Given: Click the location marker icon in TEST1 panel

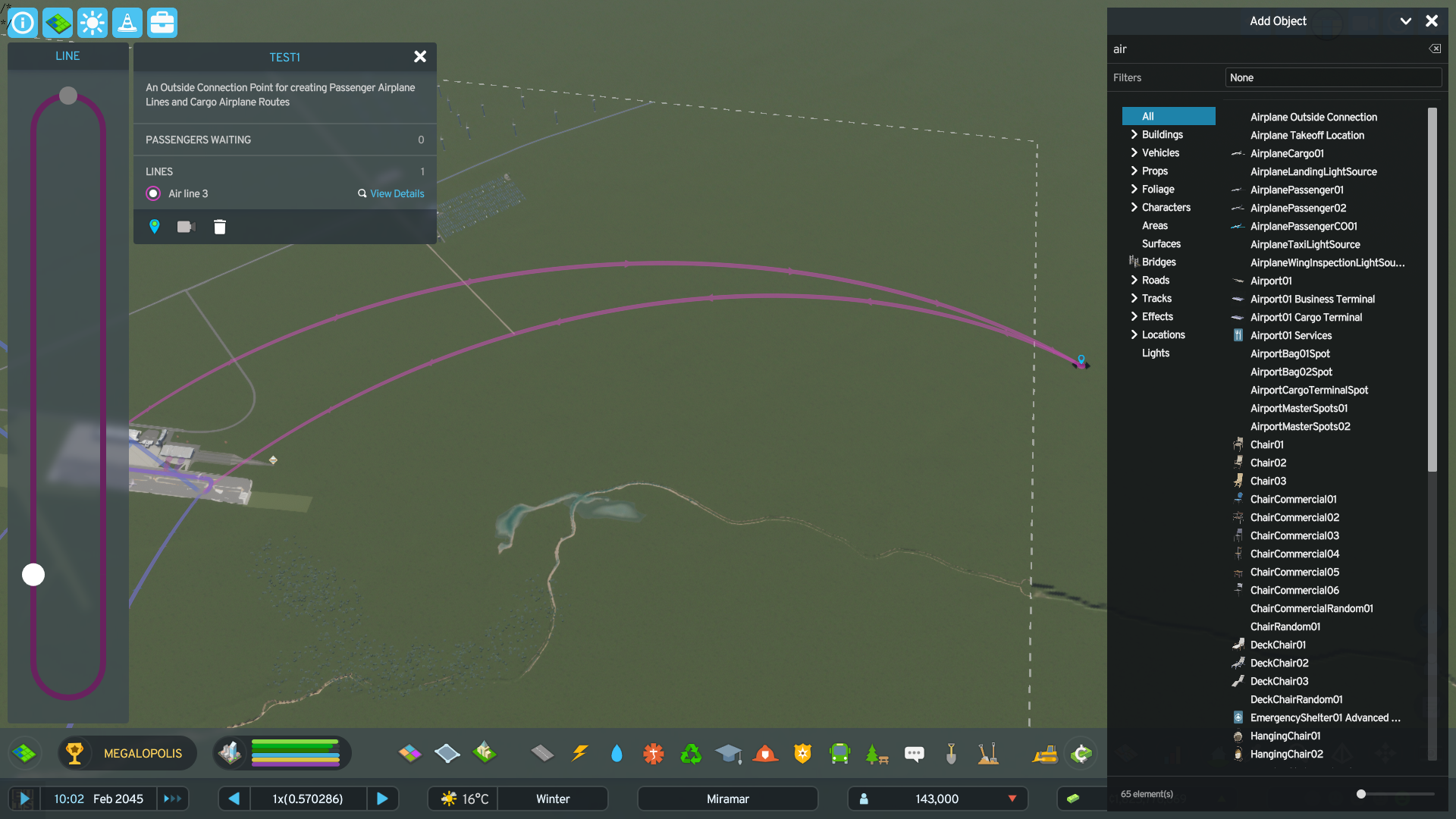Looking at the screenshot, I should click(154, 226).
